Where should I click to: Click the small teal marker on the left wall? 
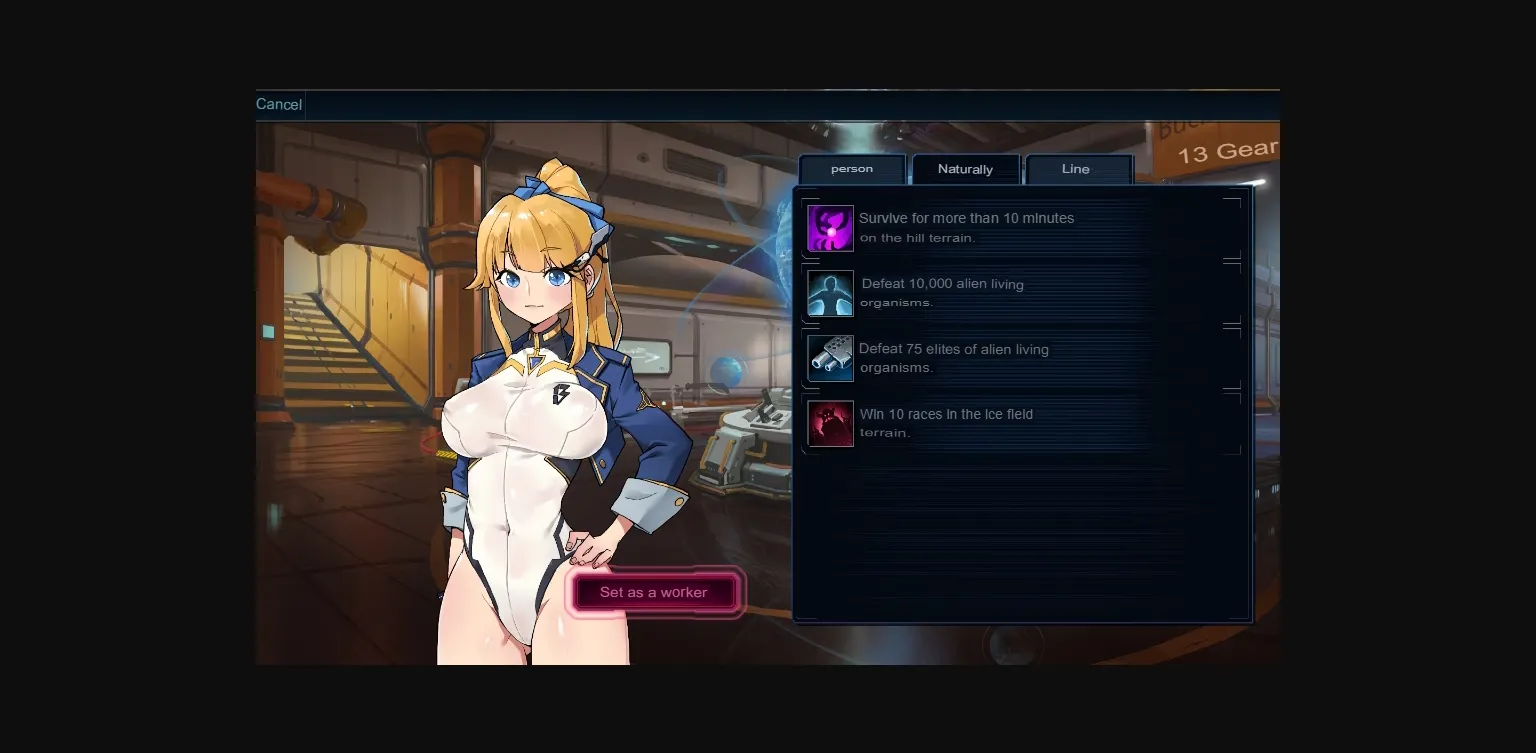[x=267, y=332]
